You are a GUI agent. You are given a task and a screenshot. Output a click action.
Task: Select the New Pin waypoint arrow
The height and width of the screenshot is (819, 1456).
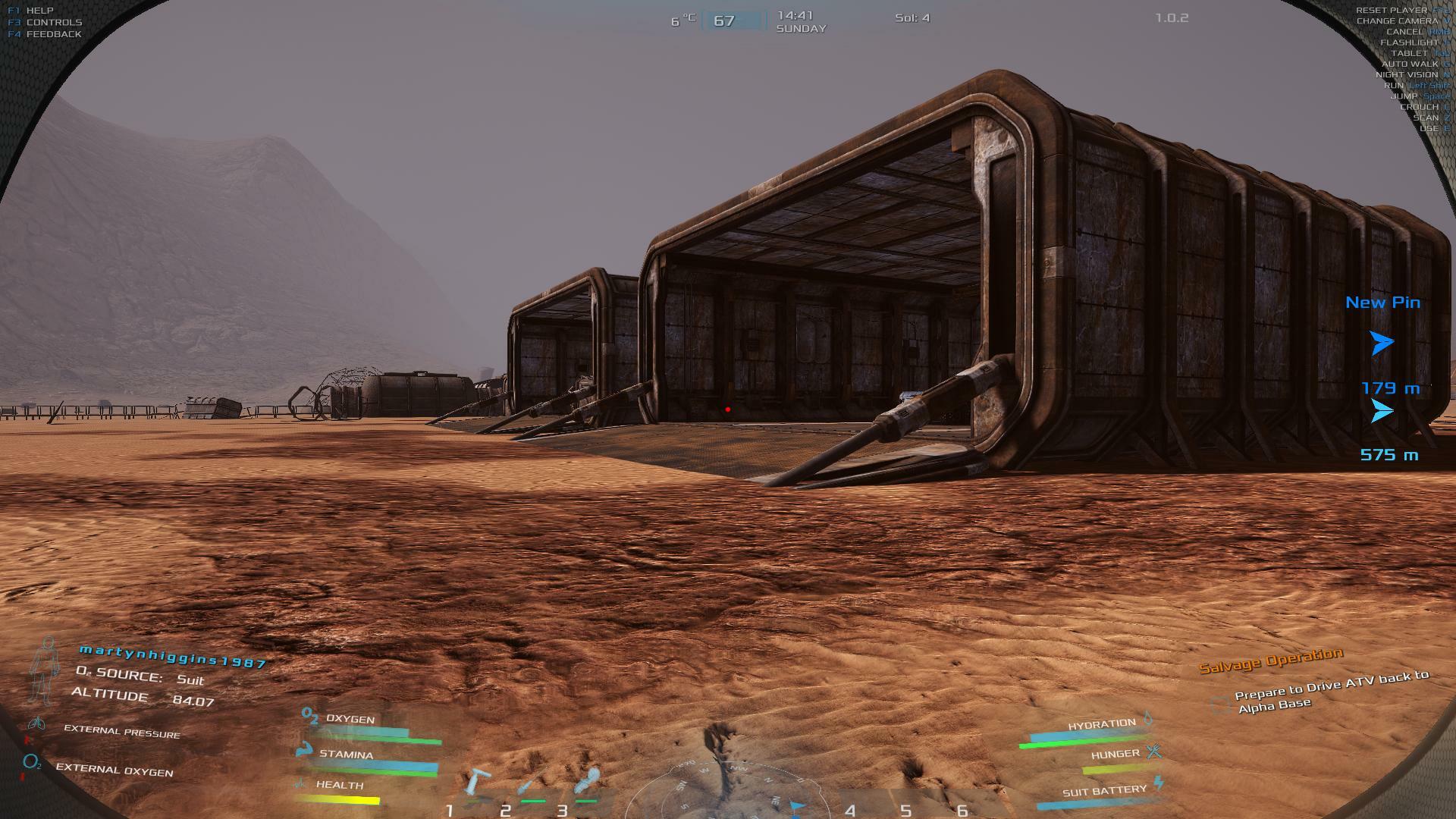pyautogui.click(x=1382, y=343)
